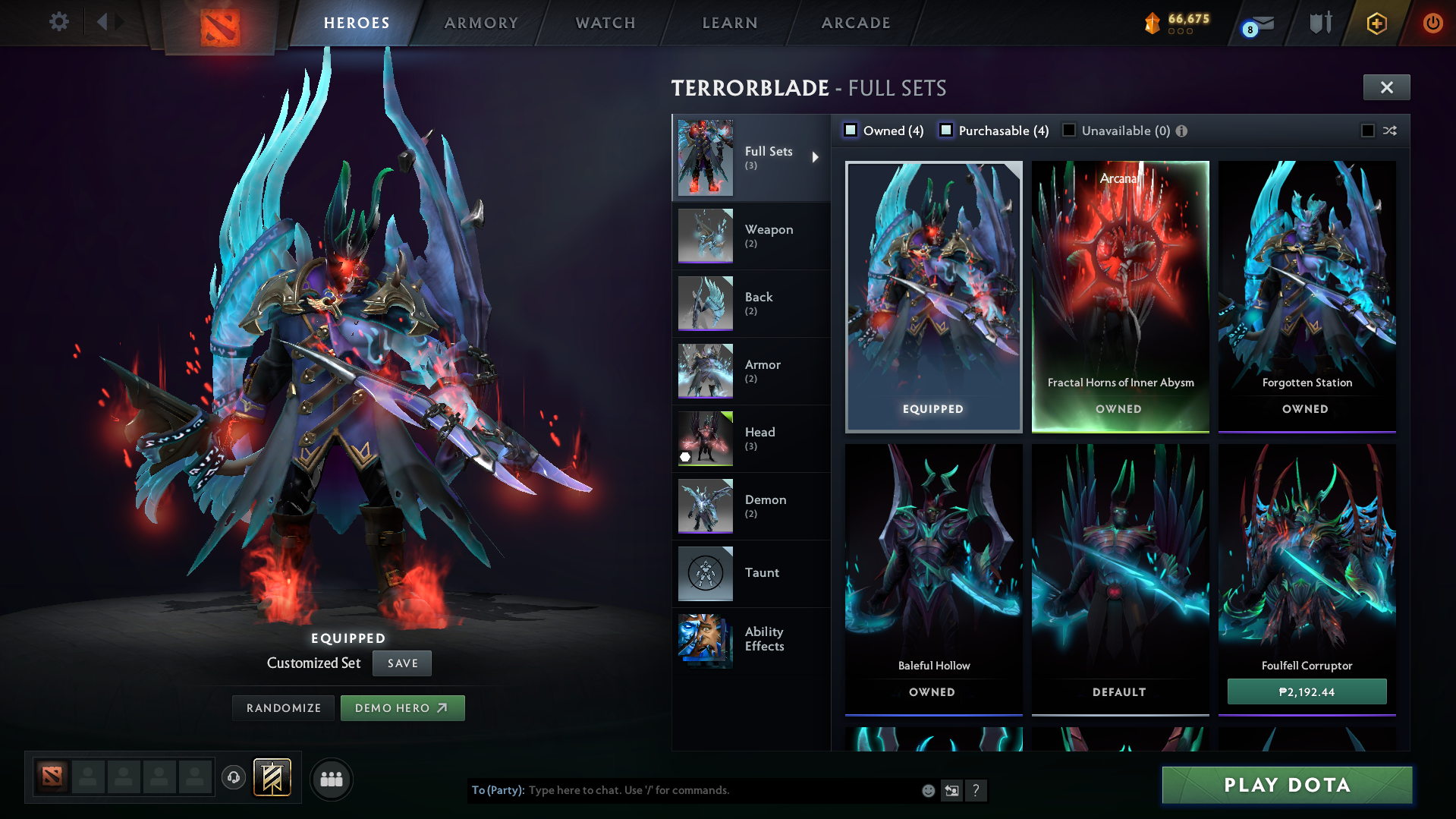Open the friends list icon
Image resolution: width=1456 pixels, height=819 pixels.
(x=331, y=778)
